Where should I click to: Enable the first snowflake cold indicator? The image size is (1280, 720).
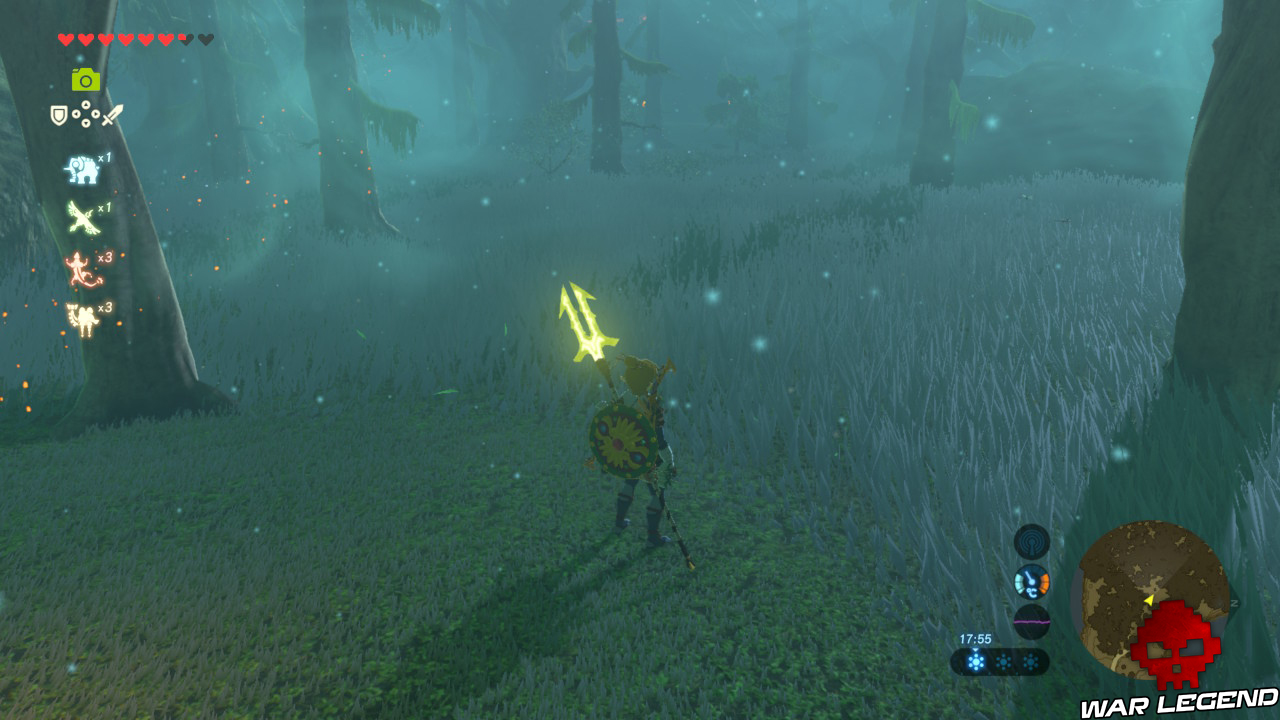pos(976,662)
